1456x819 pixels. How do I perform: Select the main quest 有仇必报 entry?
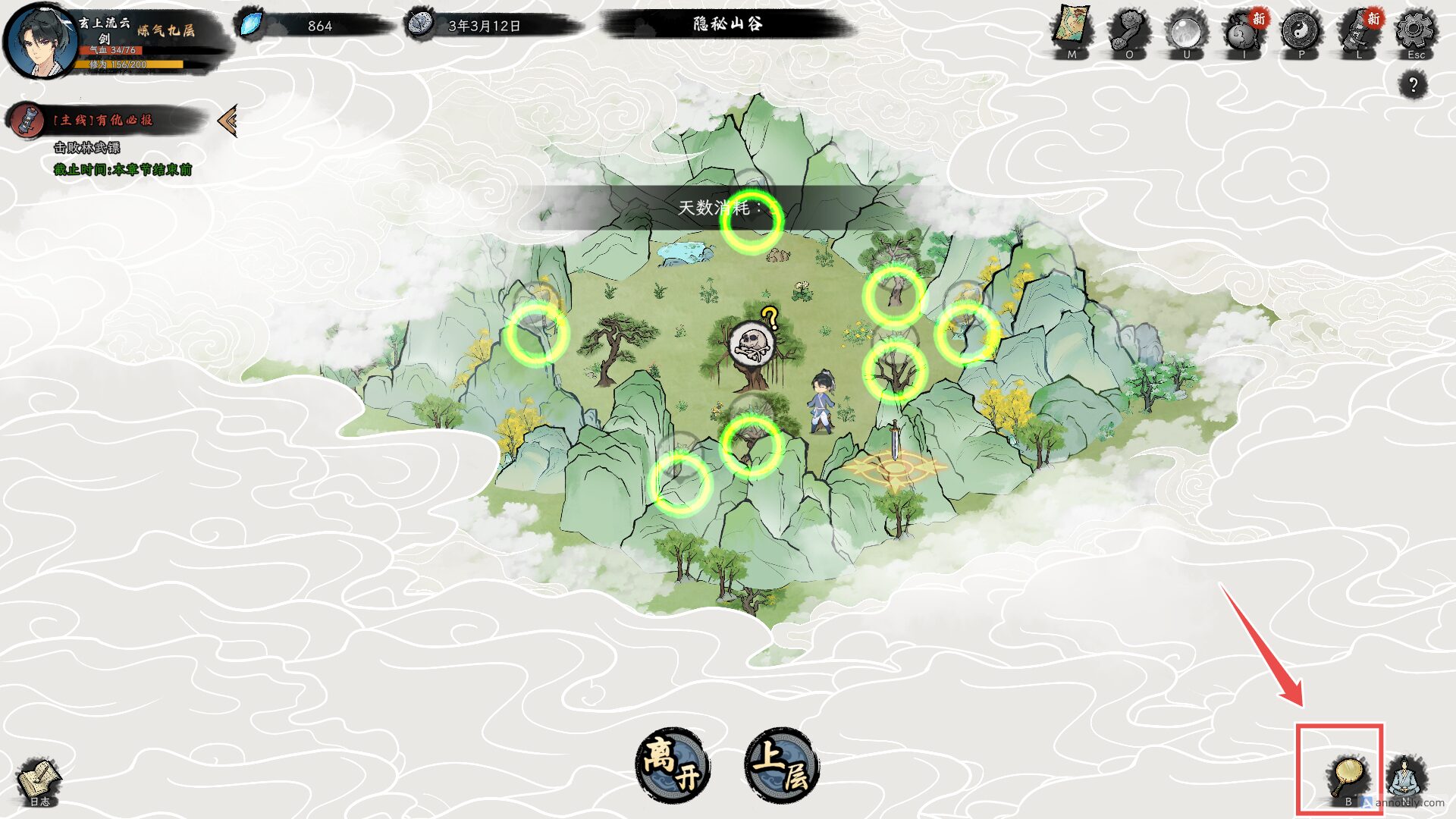tap(102, 120)
